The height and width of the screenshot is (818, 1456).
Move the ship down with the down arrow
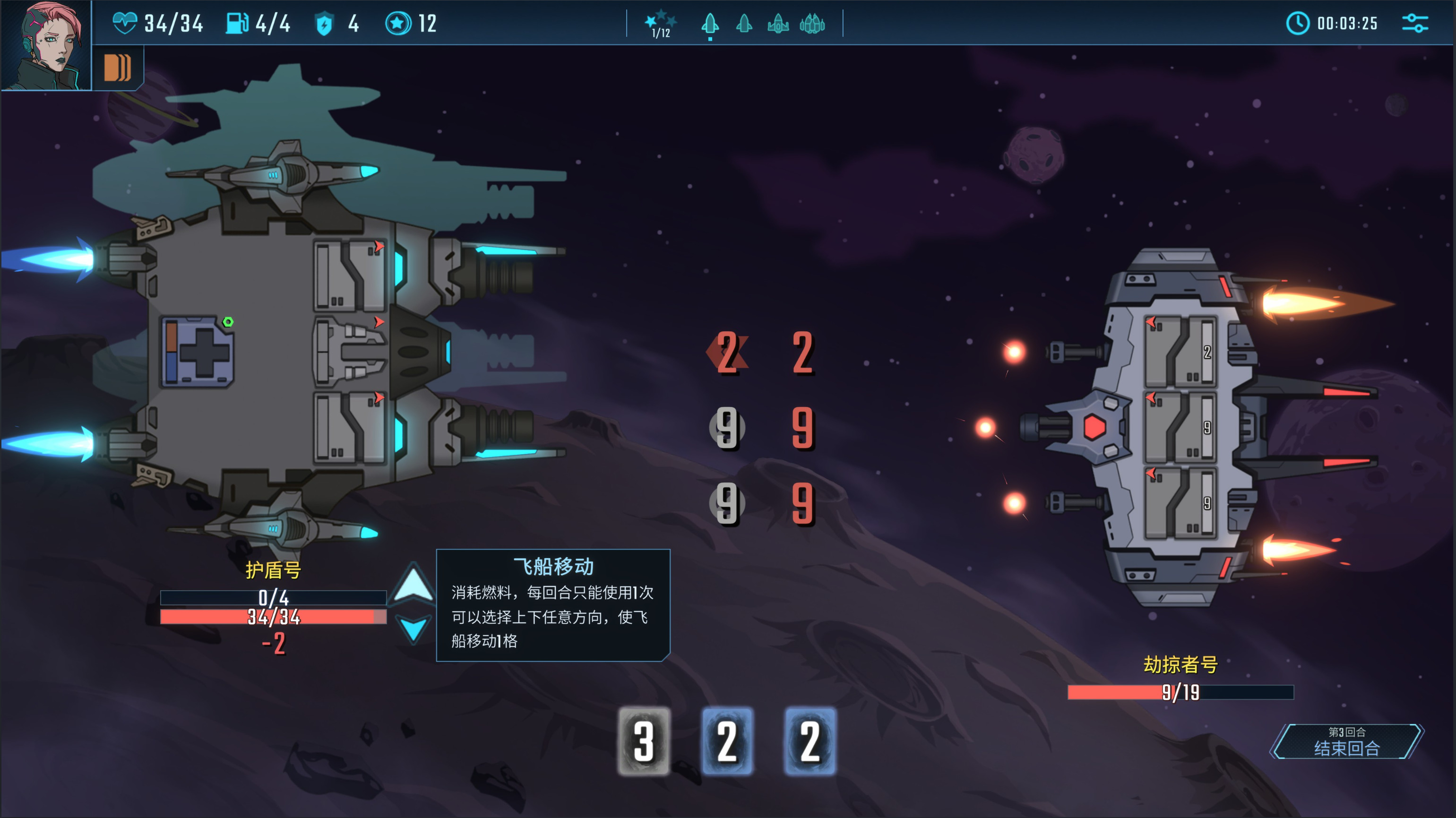[413, 629]
